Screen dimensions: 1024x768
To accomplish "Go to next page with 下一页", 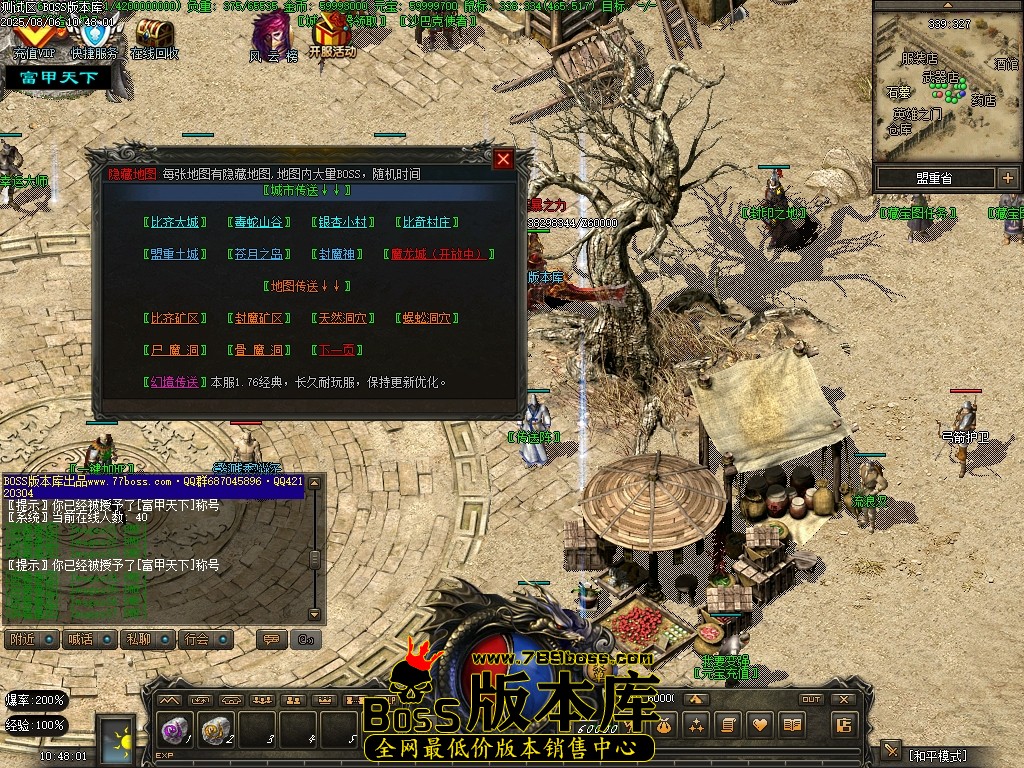I will [x=334, y=350].
